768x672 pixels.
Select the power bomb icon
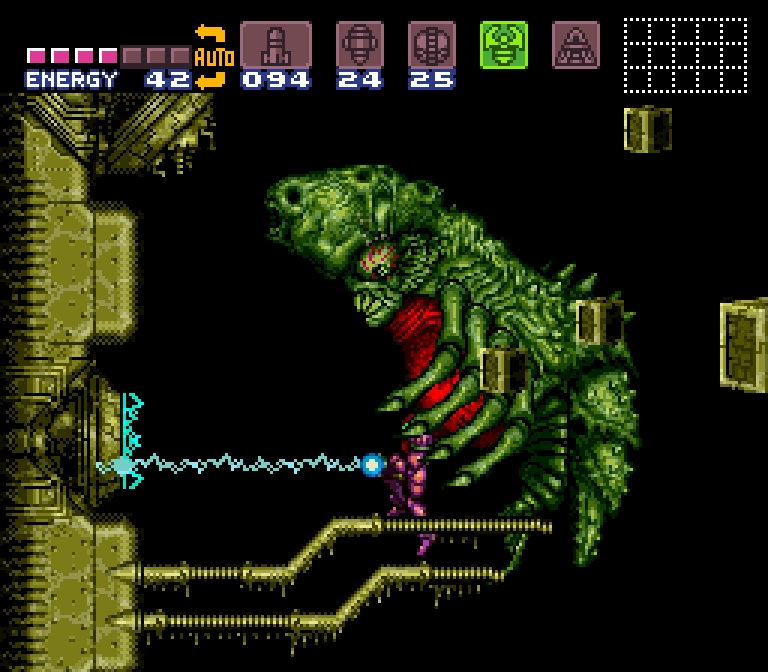click(431, 45)
